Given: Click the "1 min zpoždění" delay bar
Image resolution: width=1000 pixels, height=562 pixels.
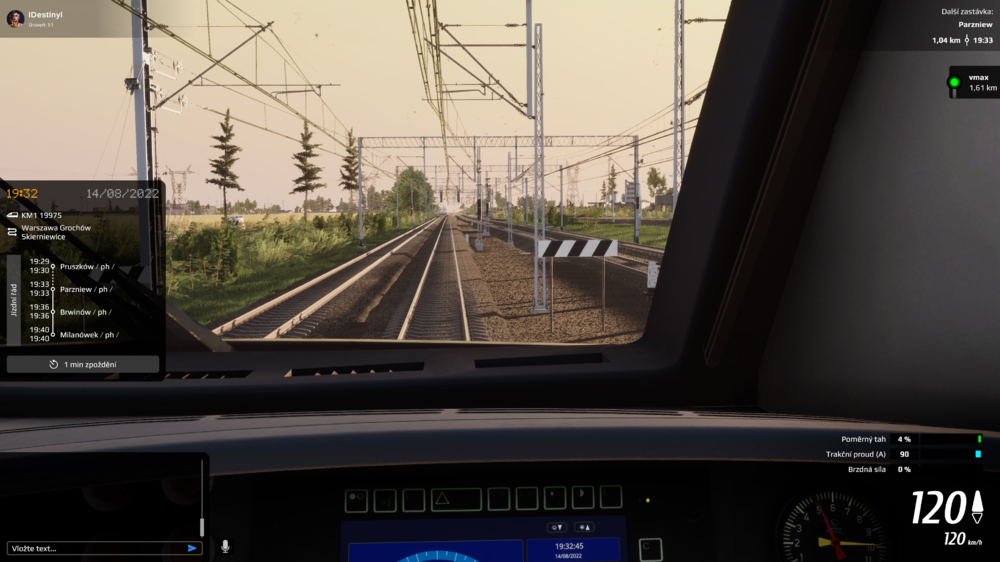Looking at the screenshot, I should (83, 364).
